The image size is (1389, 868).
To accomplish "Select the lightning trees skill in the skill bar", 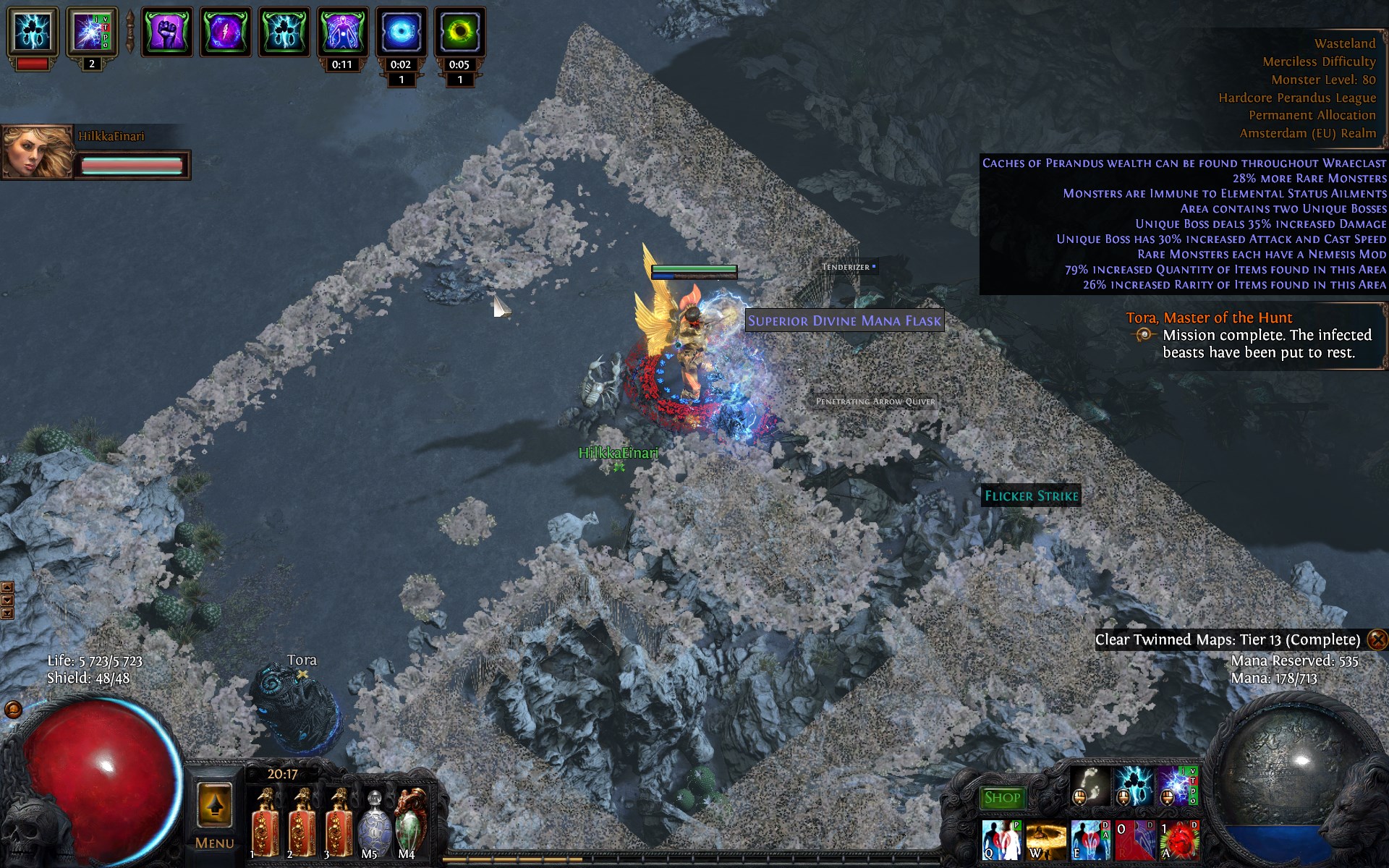I will 1133,786.
